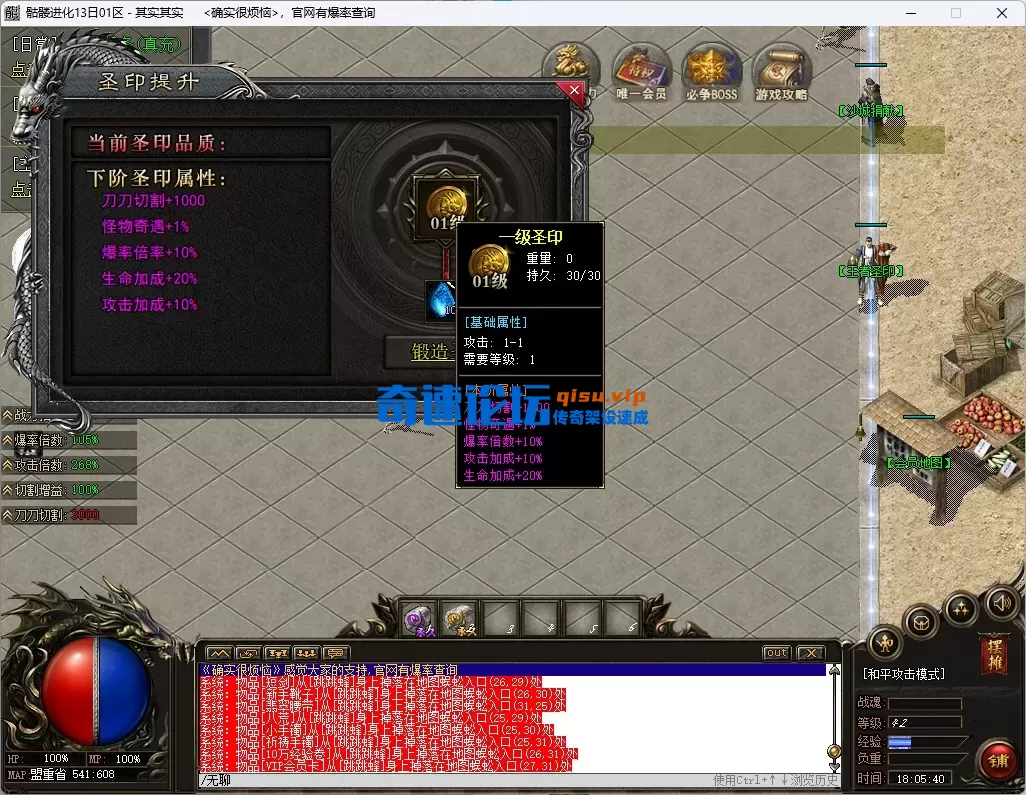Close the 圣印提升 panel

(x=573, y=91)
